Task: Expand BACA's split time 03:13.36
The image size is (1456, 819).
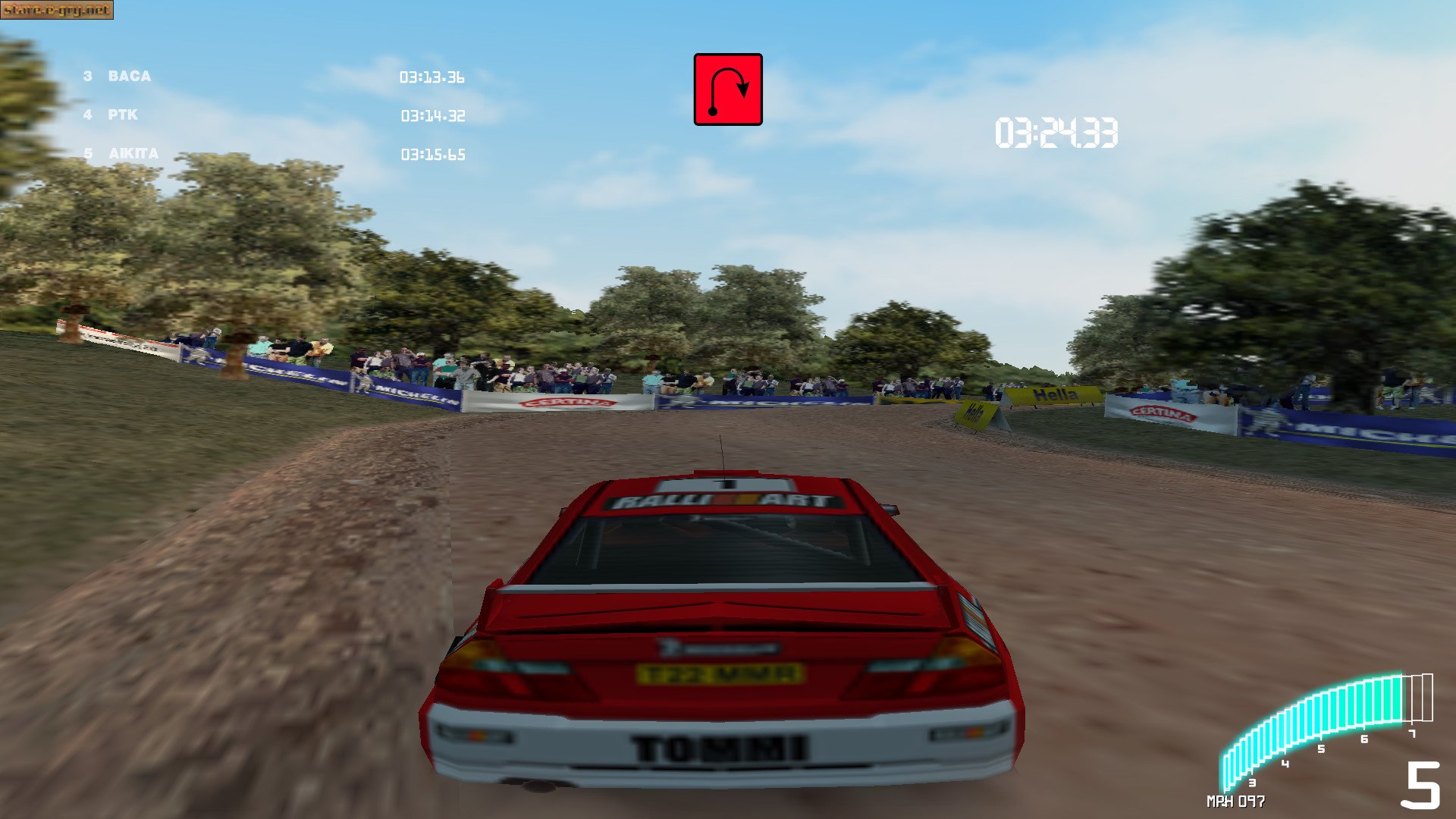Action: coord(433,77)
